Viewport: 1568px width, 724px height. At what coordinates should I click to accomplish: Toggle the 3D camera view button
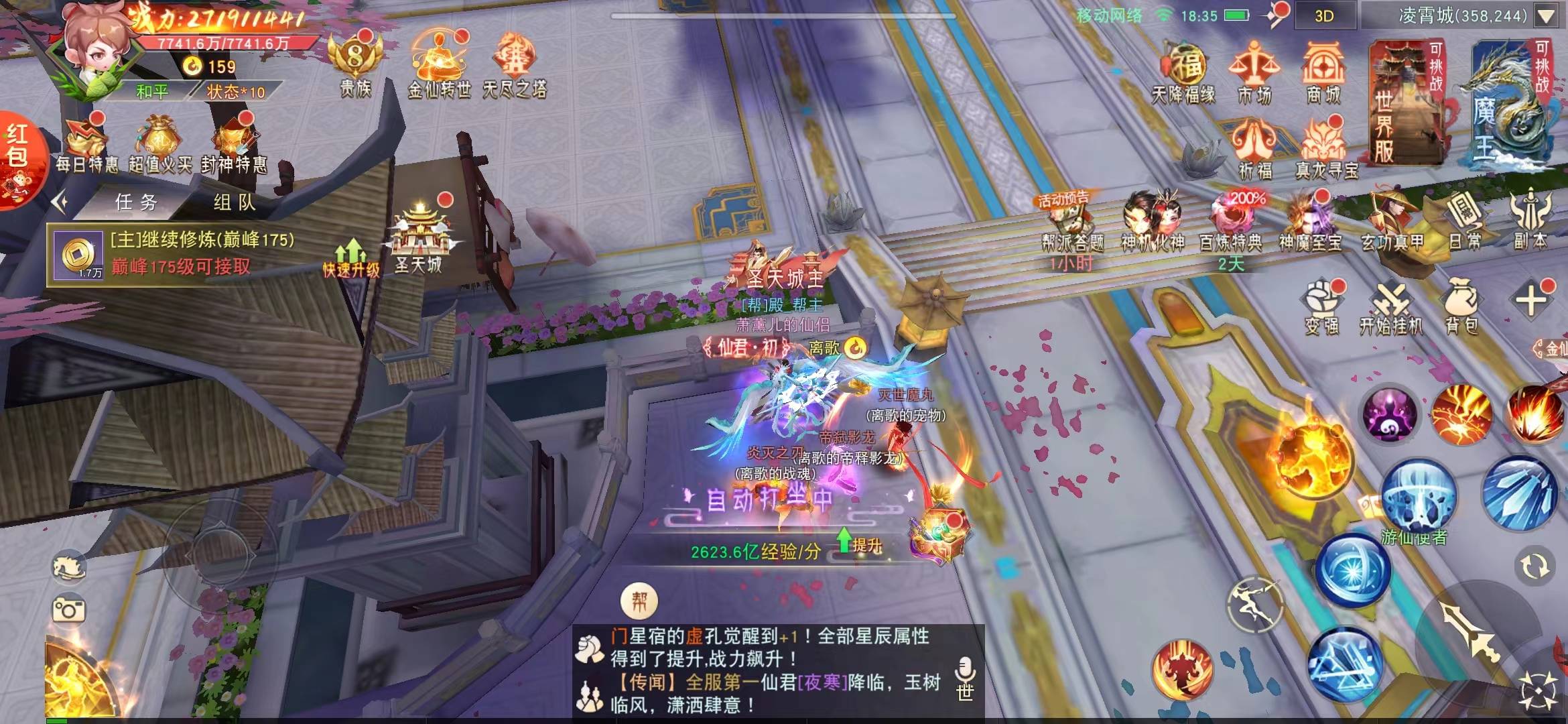(1324, 16)
